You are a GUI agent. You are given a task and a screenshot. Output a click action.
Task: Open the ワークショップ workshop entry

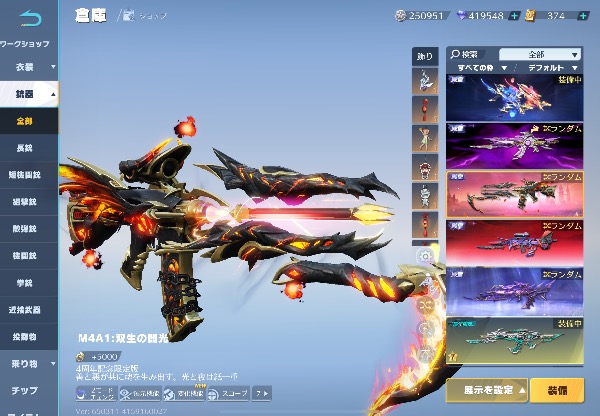pyautogui.click(x=27, y=44)
